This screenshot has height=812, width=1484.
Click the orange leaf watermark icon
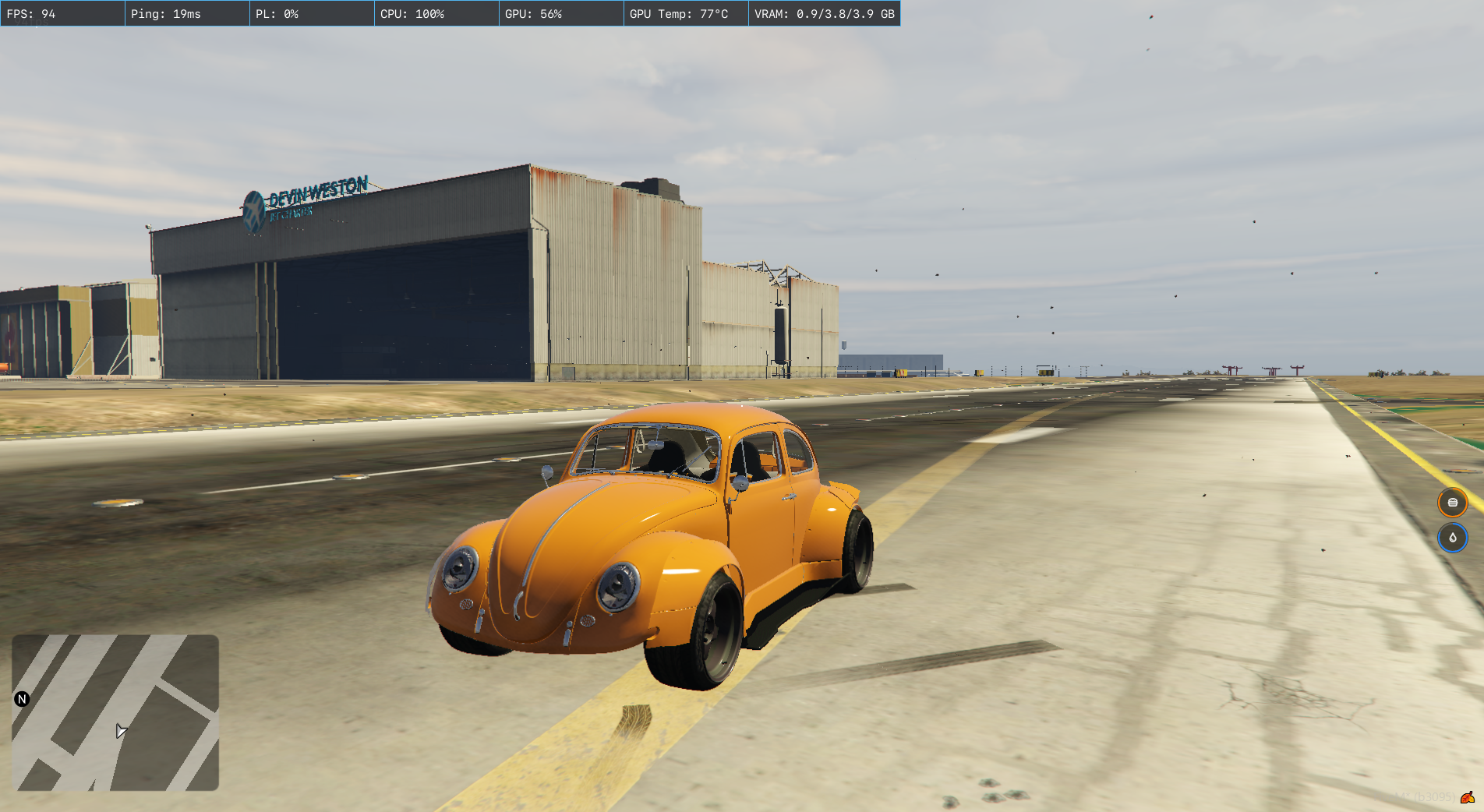click(x=1467, y=797)
